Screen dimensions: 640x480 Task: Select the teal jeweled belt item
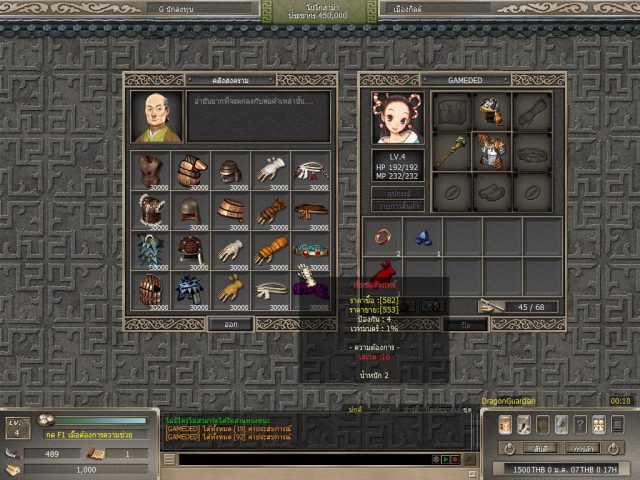click(x=311, y=251)
